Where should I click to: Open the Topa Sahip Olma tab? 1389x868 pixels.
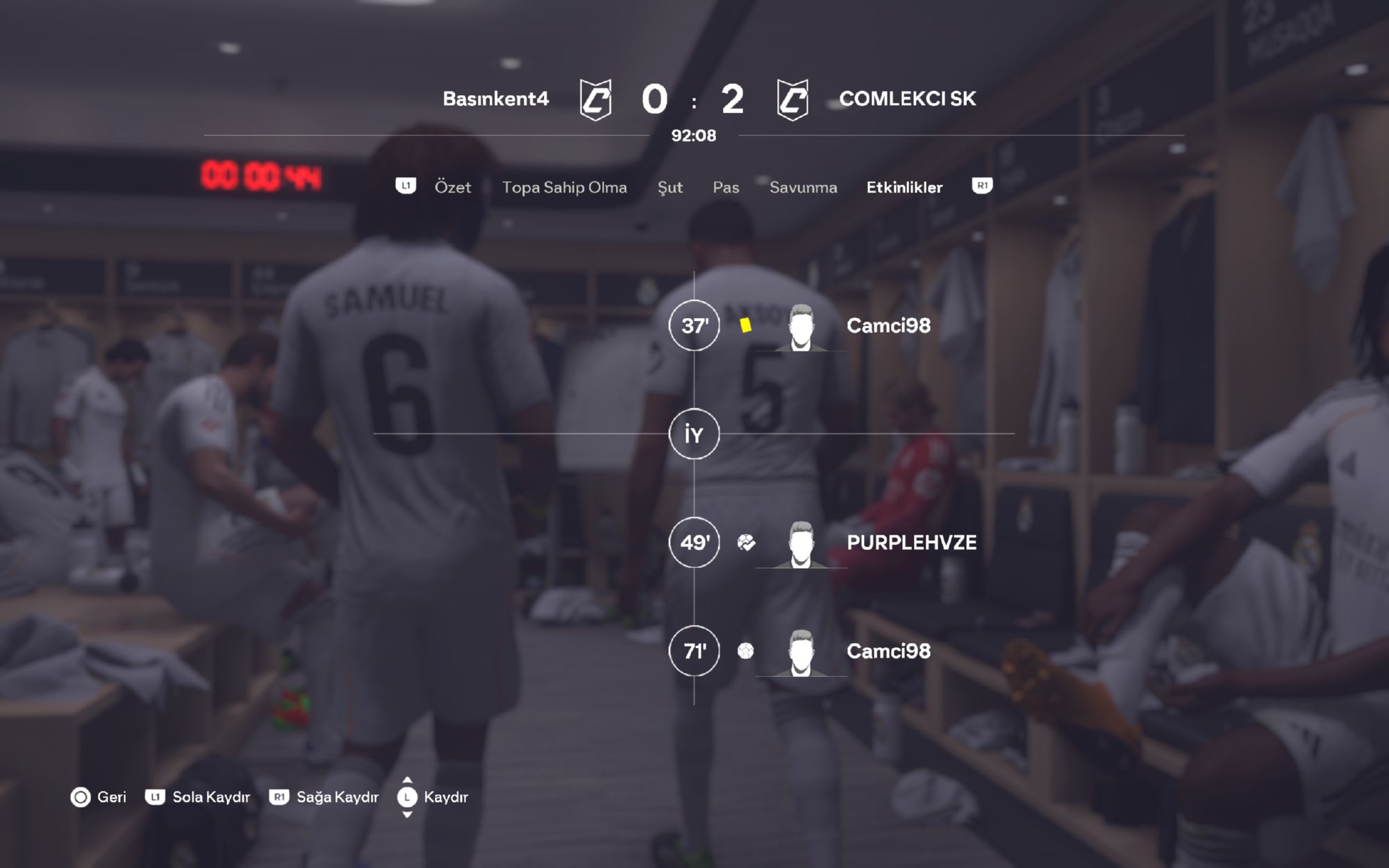pyautogui.click(x=564, y=187)
